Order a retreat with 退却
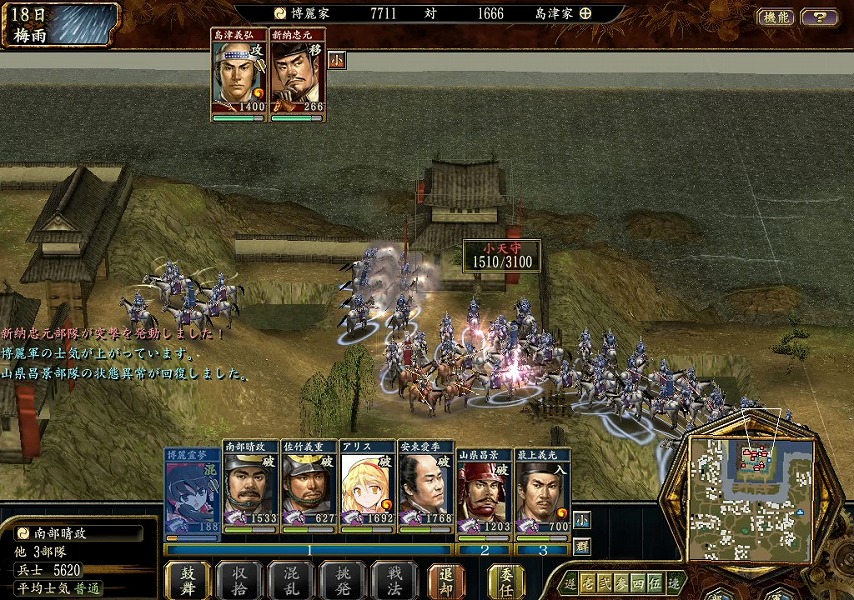The width and height of the screenshot is (854, 600). click(x=447, y=580)
